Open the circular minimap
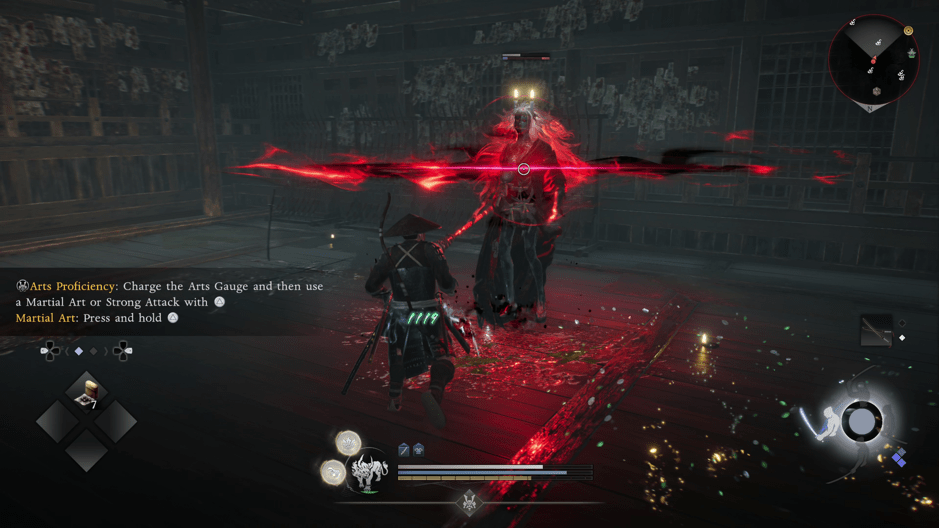 click(873, 61)
